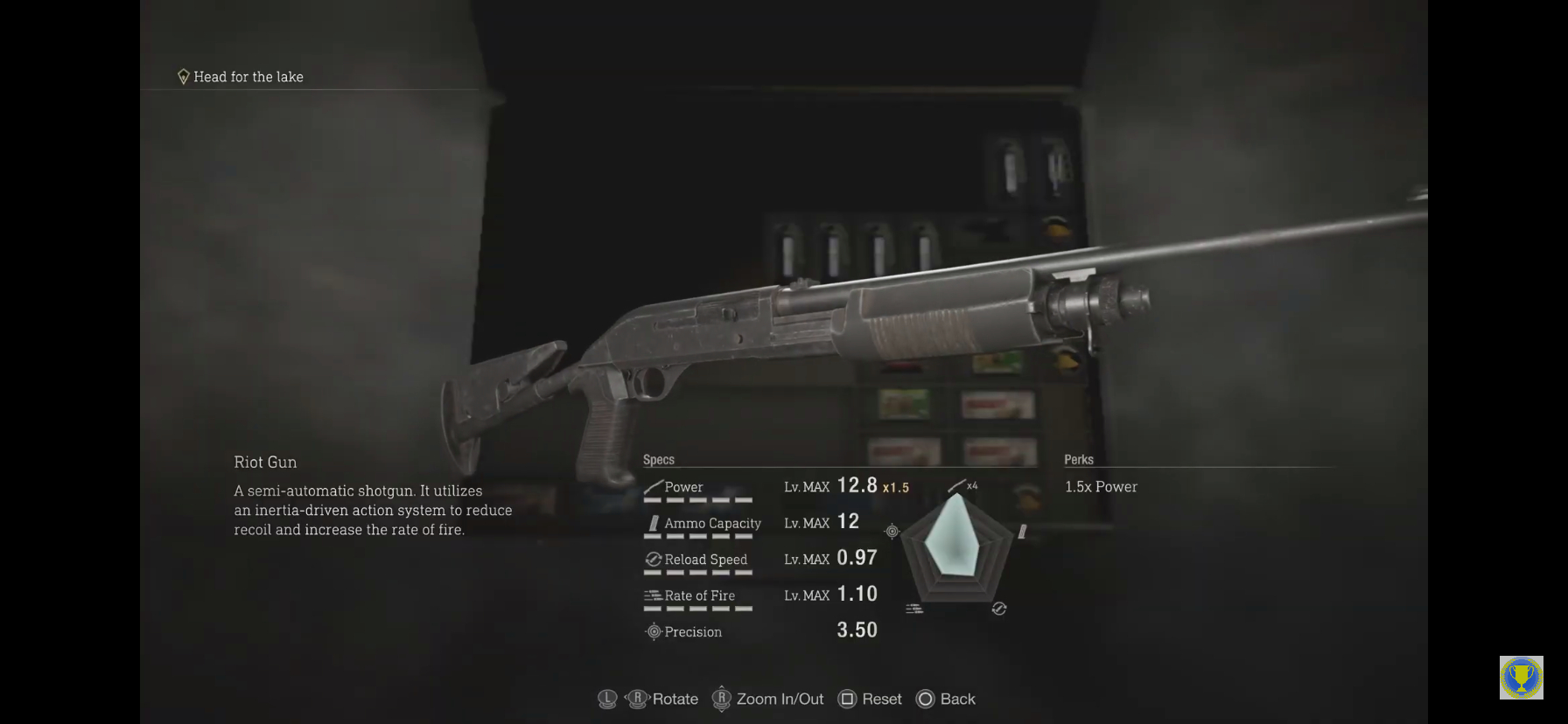Click the 1.5x Power perk entry
This screenshot has height=724, width=1568.
1101,487
